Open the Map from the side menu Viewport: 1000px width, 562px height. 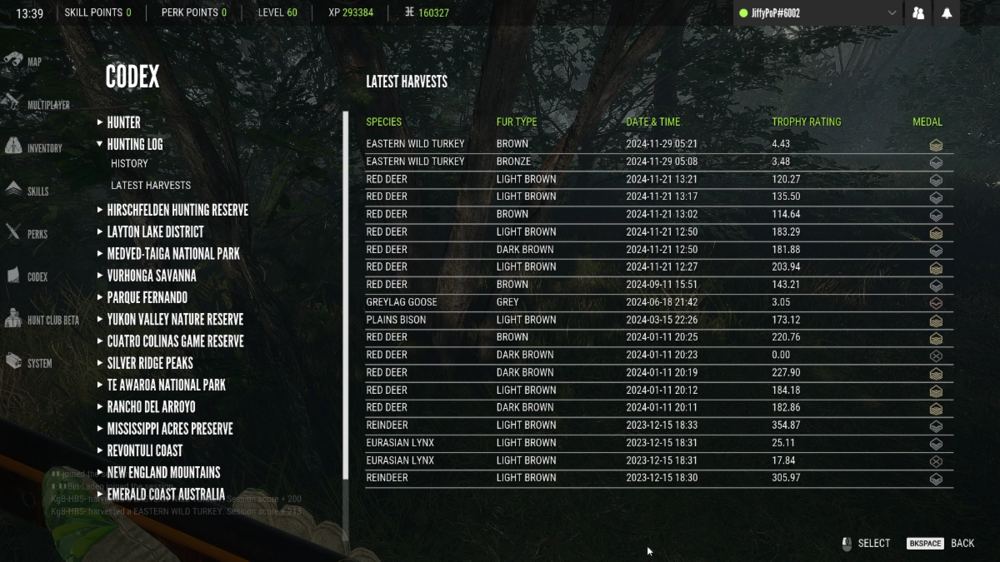(x=24, y=61)
